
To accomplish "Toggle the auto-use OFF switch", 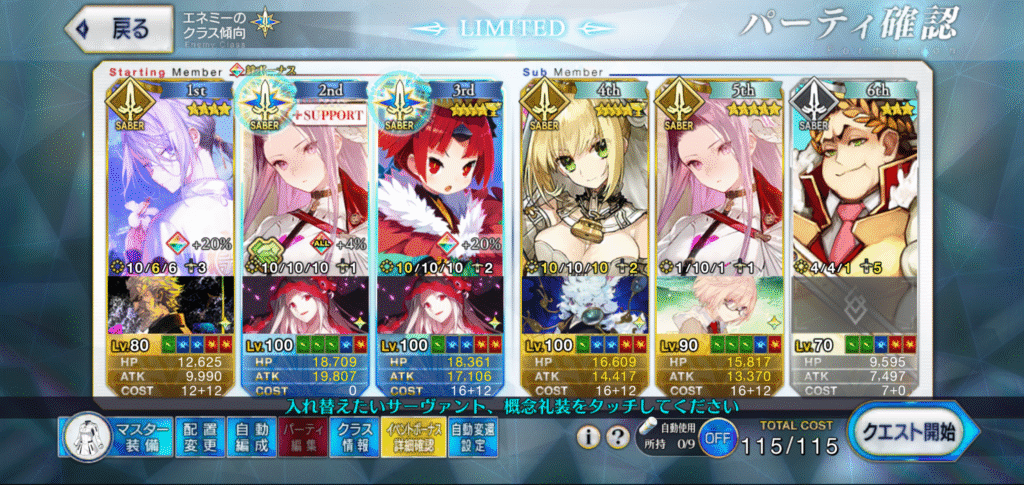I will (715, 438).
